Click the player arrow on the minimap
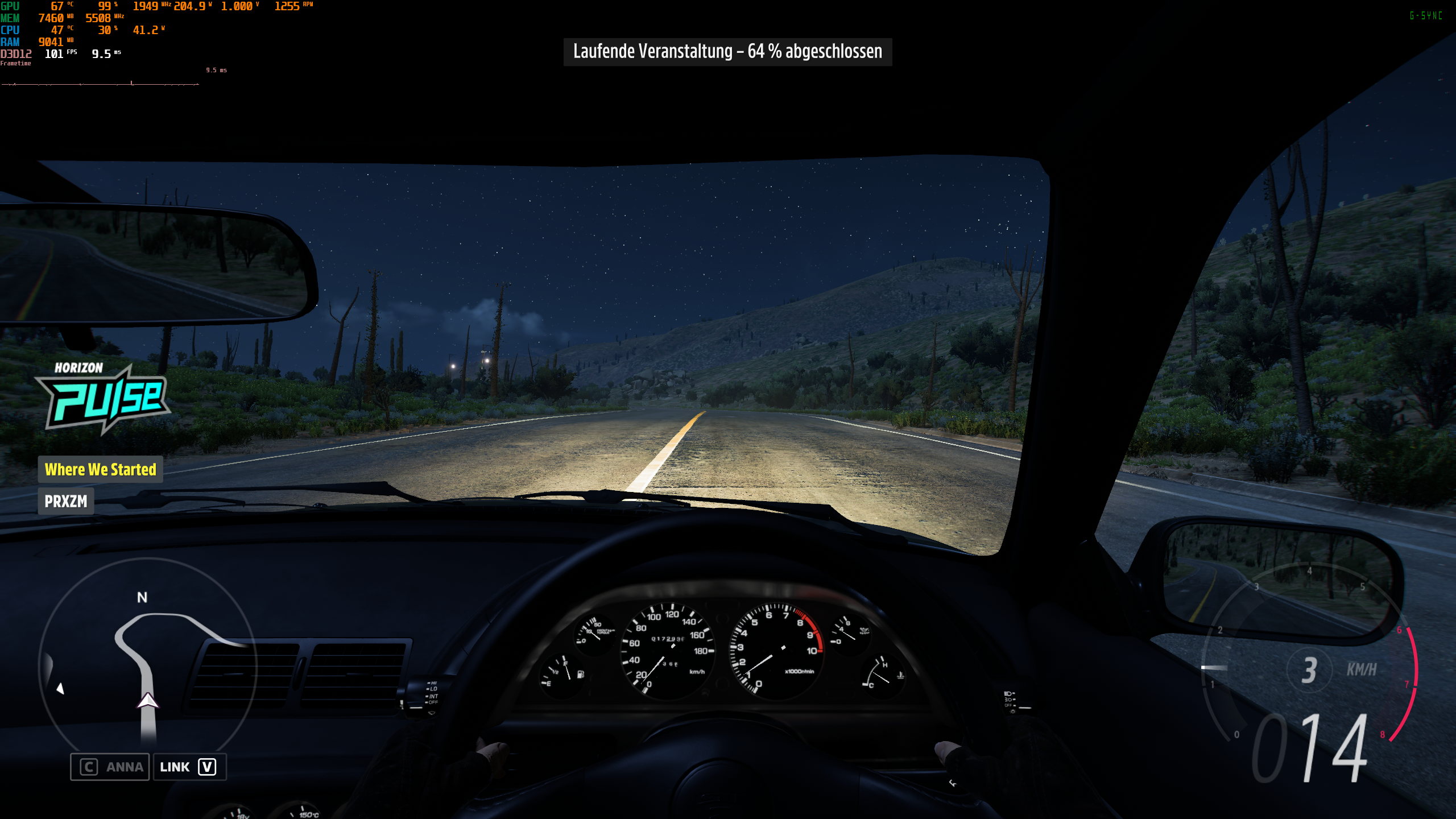1456x819 pixels. [147, 702]
